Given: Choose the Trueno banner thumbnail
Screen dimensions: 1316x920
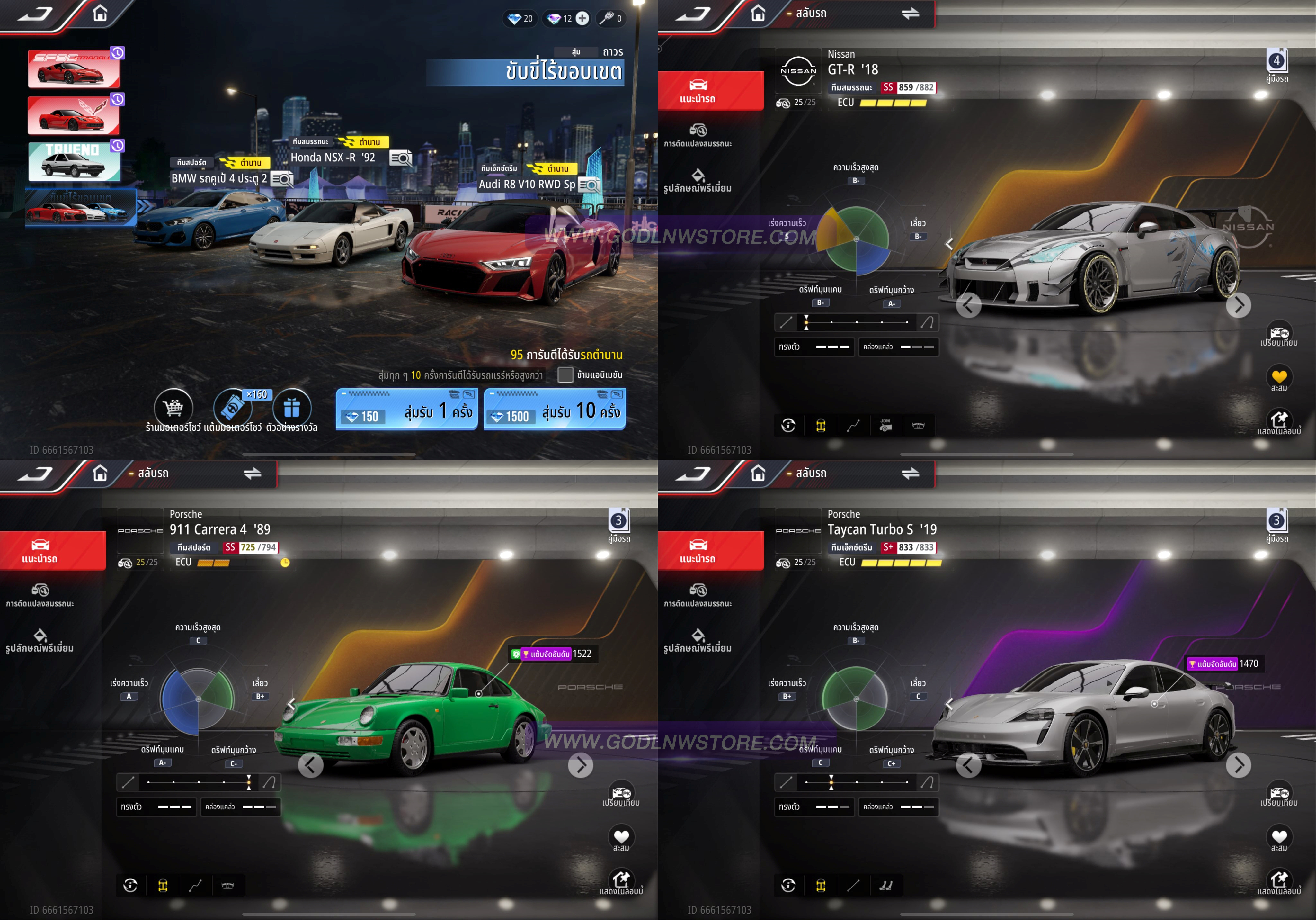Looking at the screenshot, I should pyautogui.click(x=74, y=162).
